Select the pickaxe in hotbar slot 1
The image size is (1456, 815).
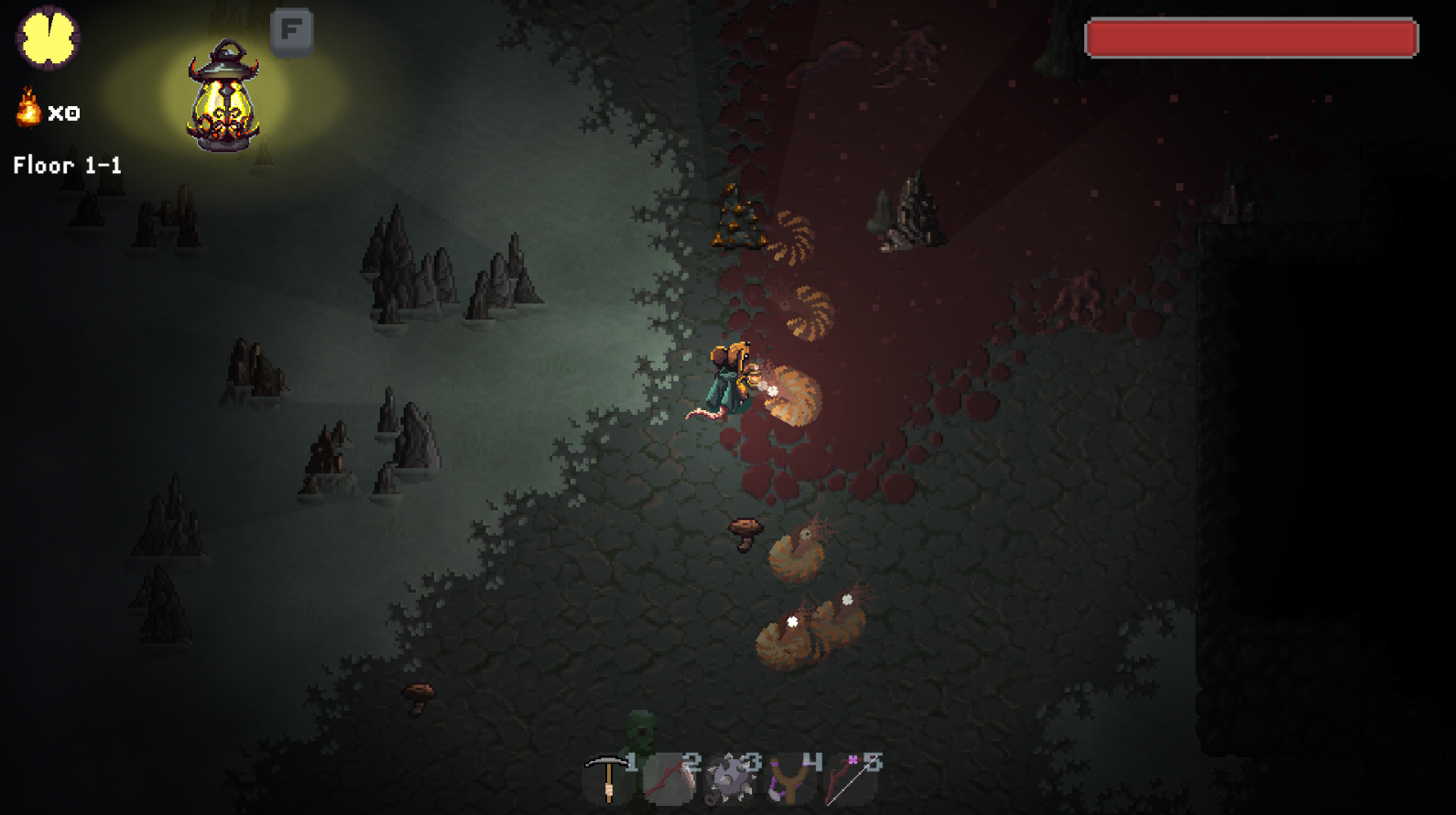pyautogui.click(x=607, y=778)
